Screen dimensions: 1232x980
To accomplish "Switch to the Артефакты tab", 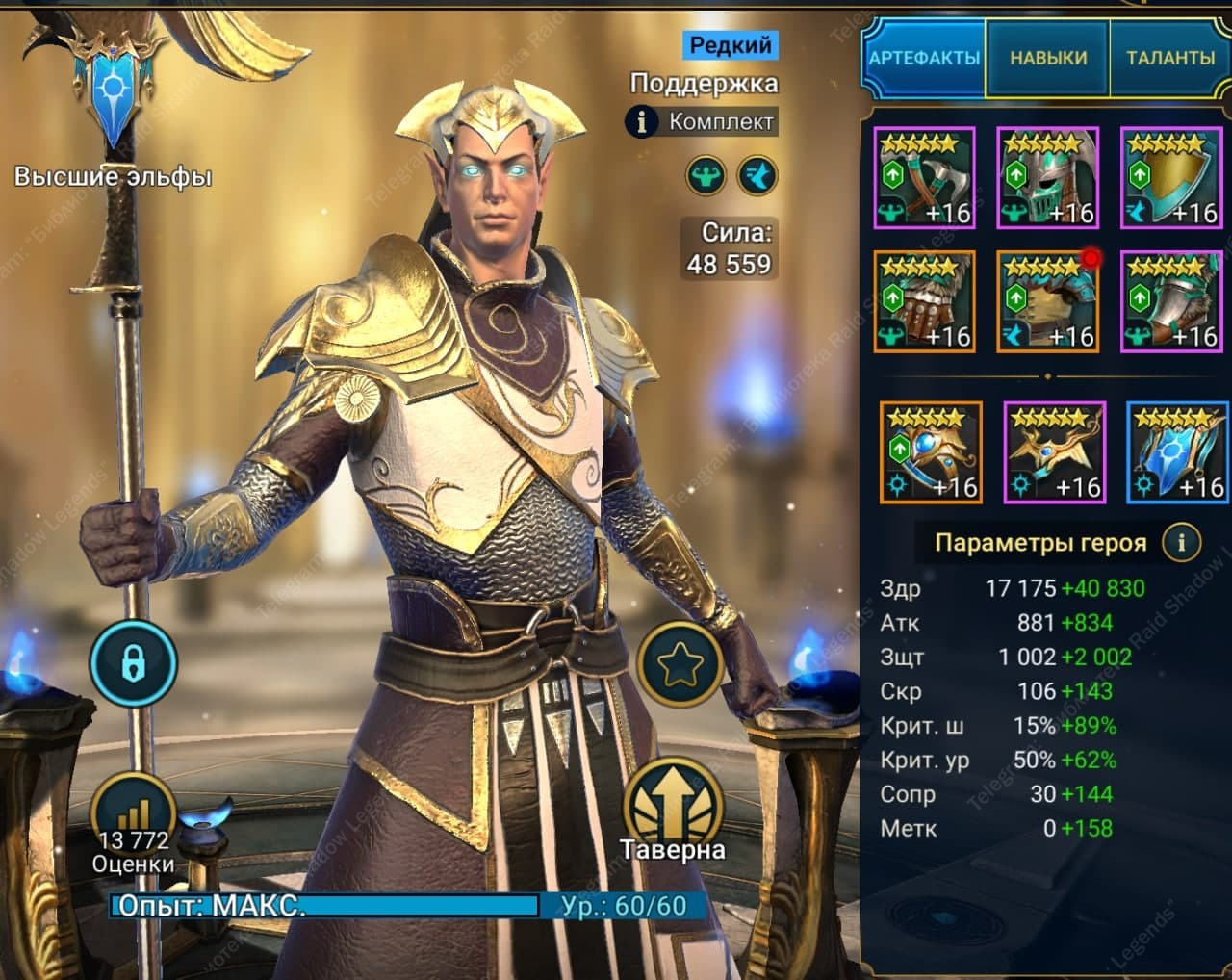I will point(923,58).
